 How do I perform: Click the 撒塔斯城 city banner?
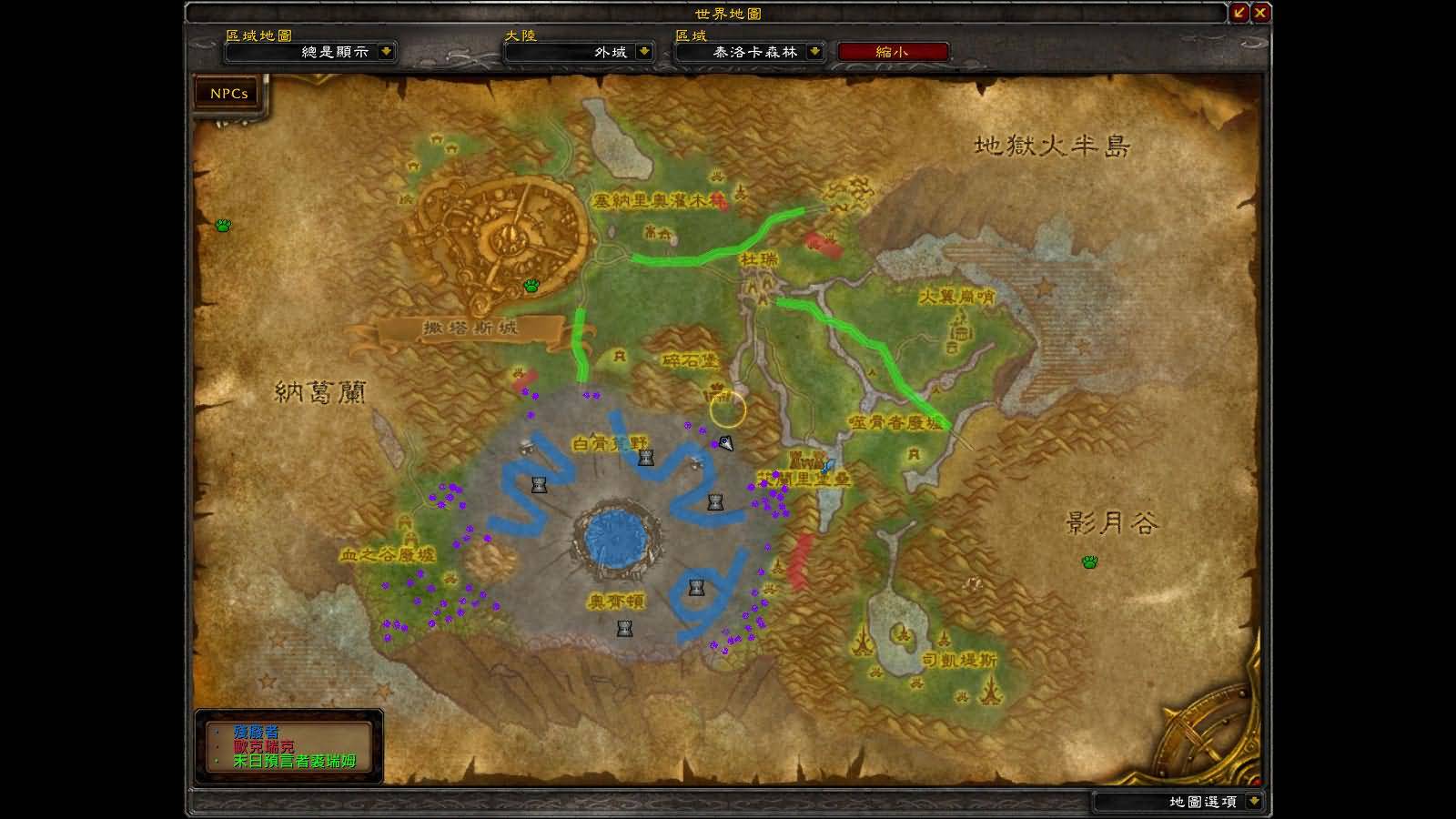pos(470,328)
